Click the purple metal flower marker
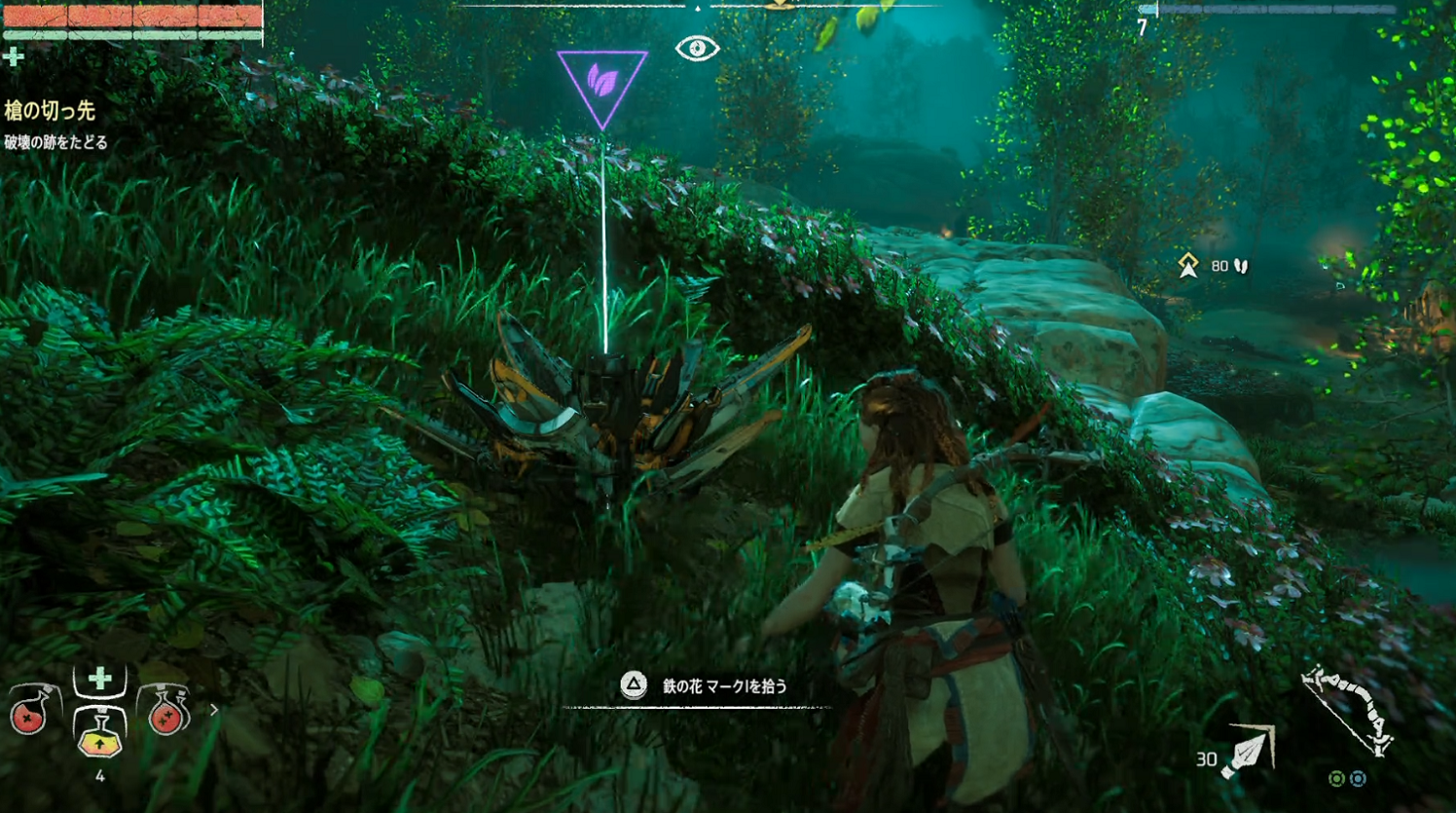1456x813 pixels. 602,84
